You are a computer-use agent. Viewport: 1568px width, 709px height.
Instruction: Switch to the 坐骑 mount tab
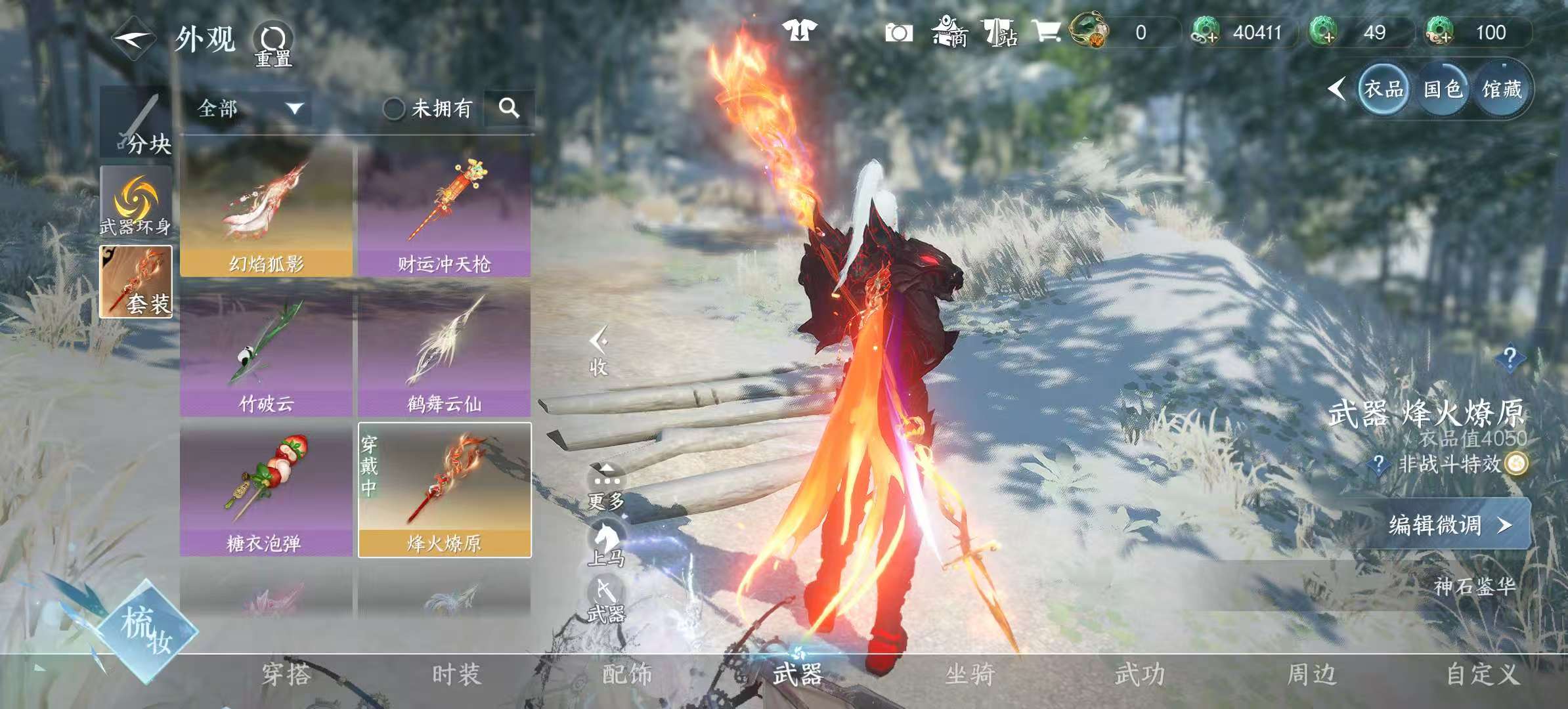click(x=970, y=674)
